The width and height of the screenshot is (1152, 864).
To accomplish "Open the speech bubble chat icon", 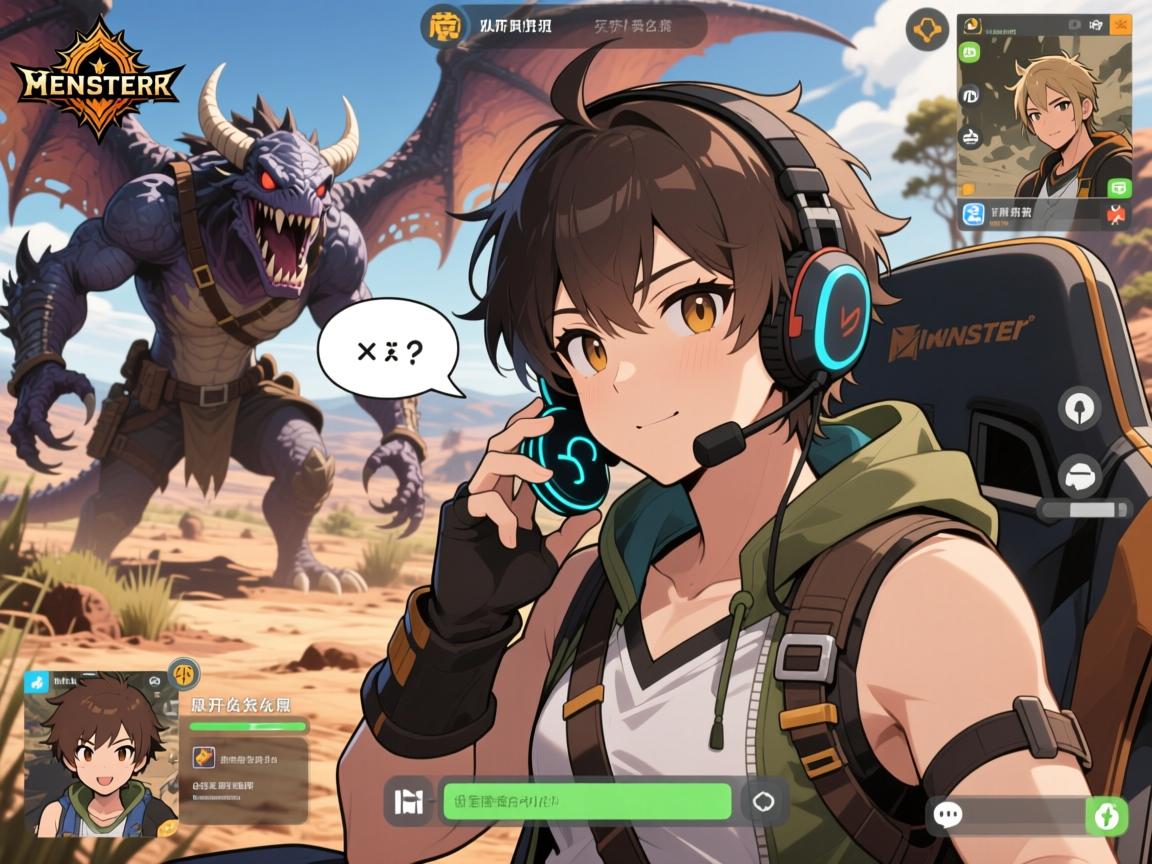I will 946,815.
